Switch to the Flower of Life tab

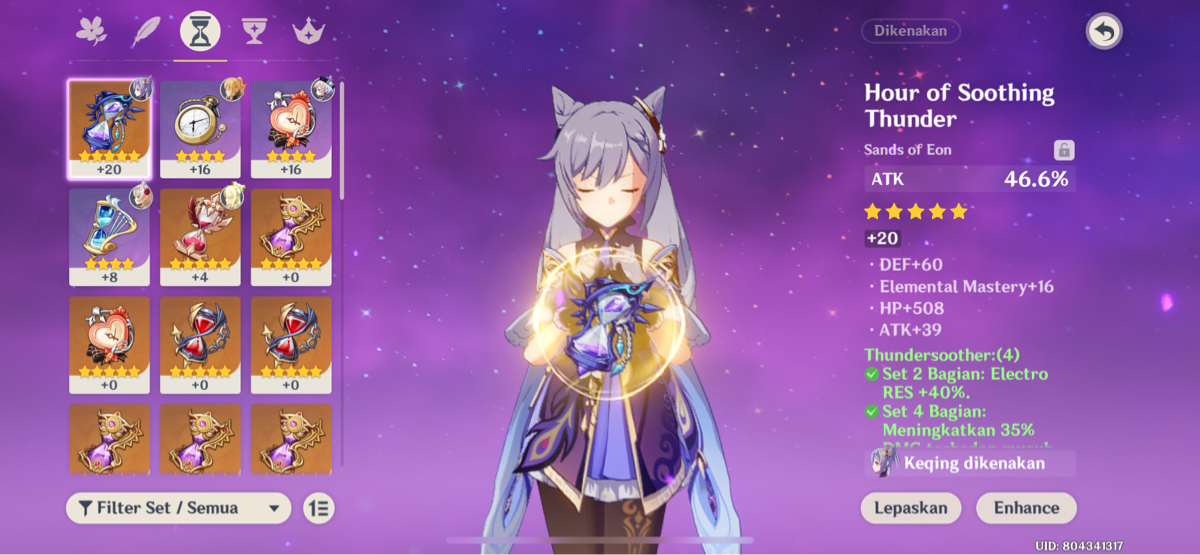click(x=91, y=32)
